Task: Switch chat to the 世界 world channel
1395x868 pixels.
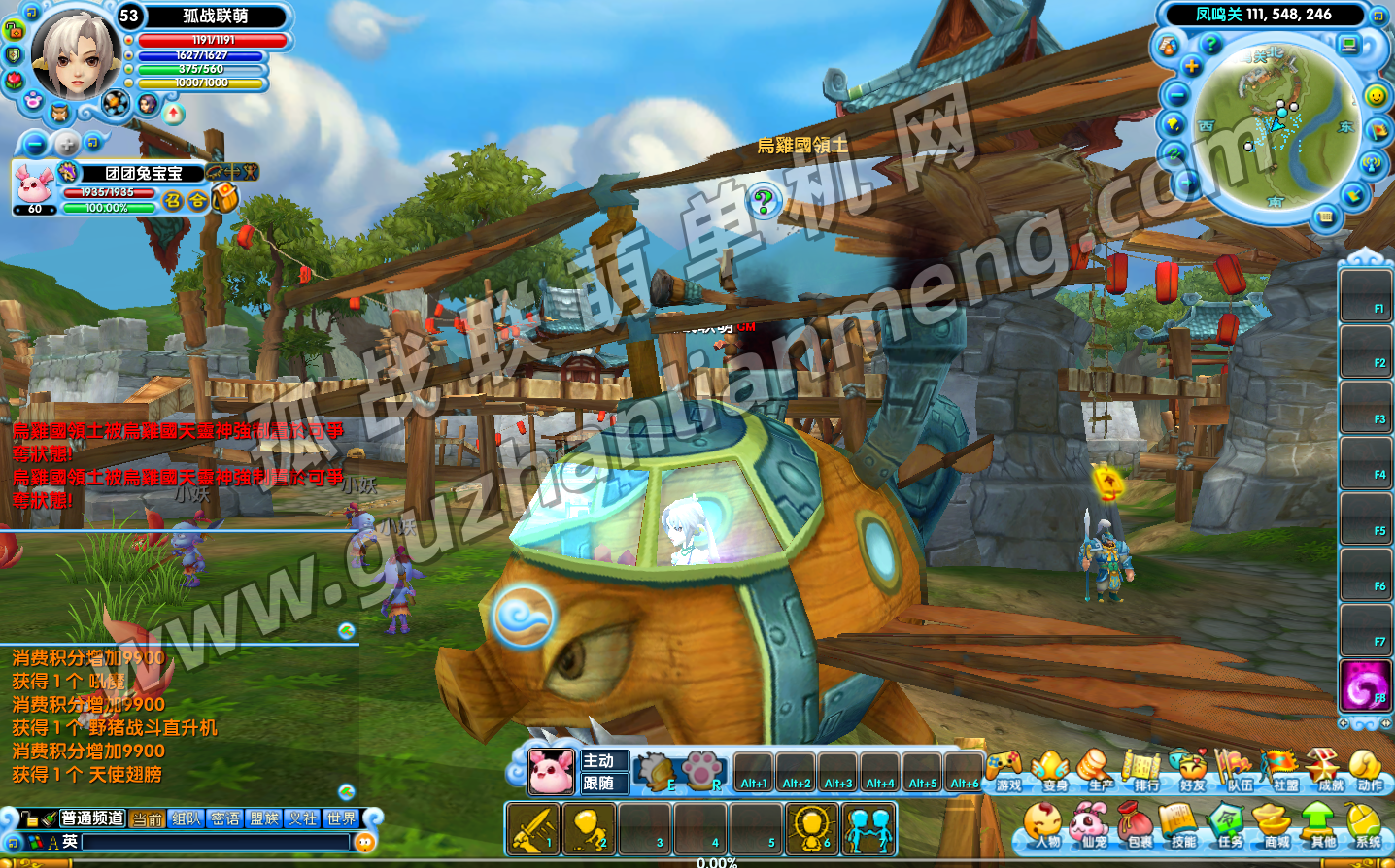Action: tap(341, 818)
